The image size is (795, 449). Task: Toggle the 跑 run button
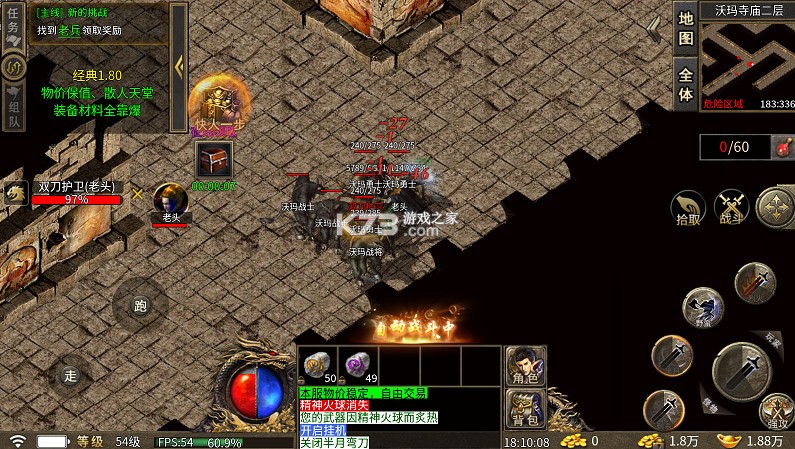pos(140,305)
